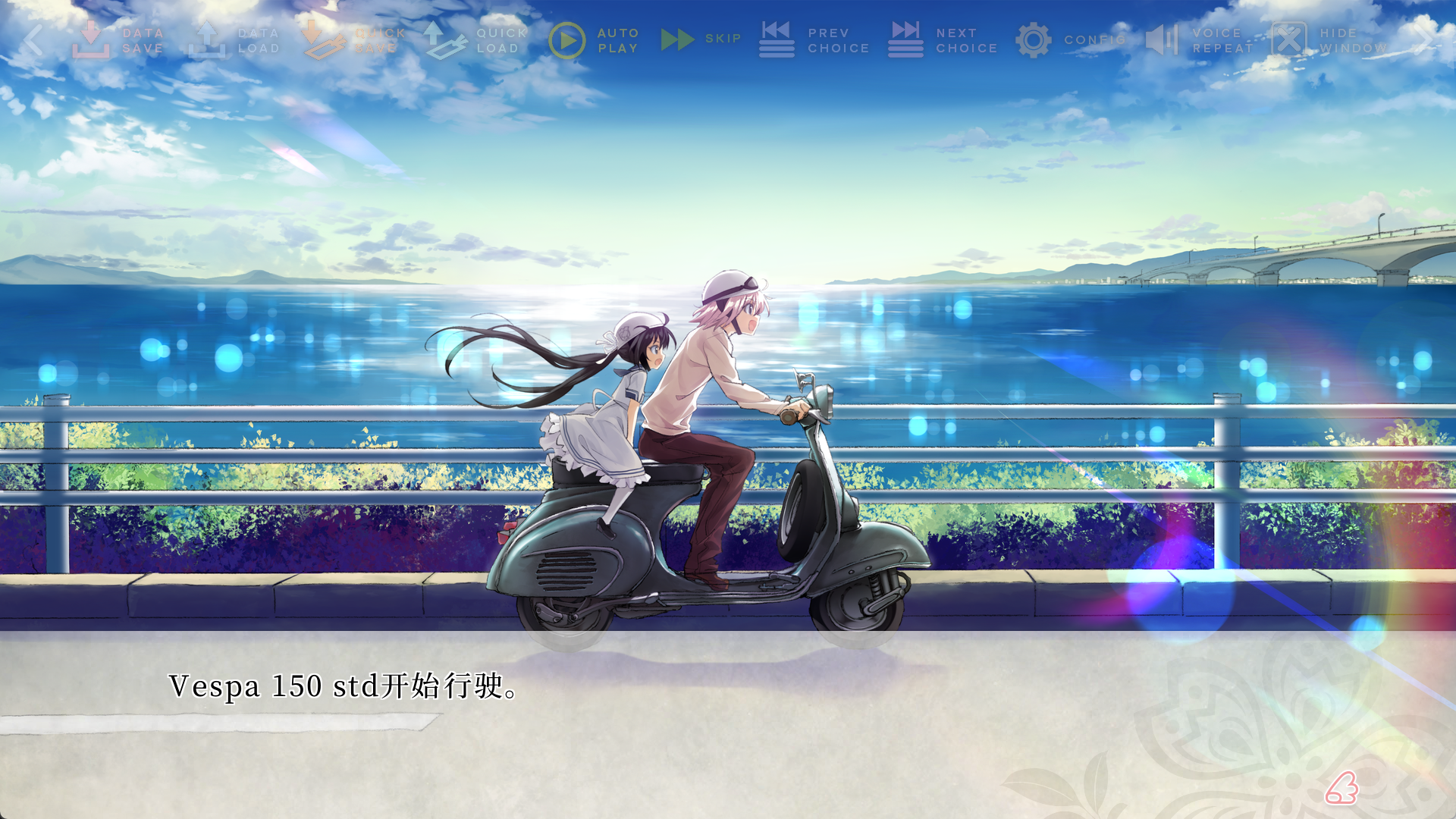Image resolution: width=1456 pixels, height=819 pixels.
Task: Click the left arrow on the toolbar
Action: pos(33,40)
